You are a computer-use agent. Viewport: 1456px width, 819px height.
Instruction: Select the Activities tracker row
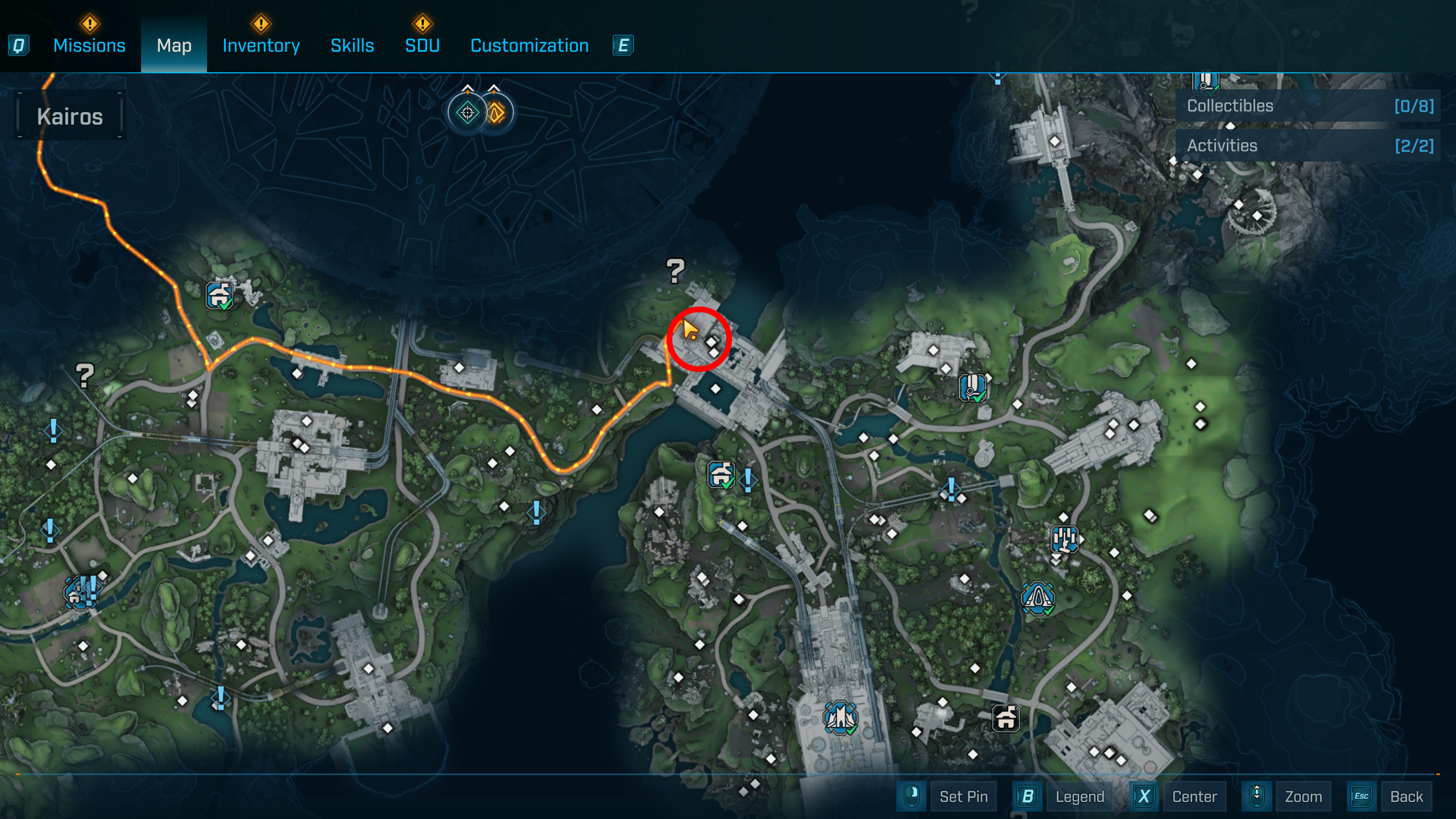coord(1308,146)
